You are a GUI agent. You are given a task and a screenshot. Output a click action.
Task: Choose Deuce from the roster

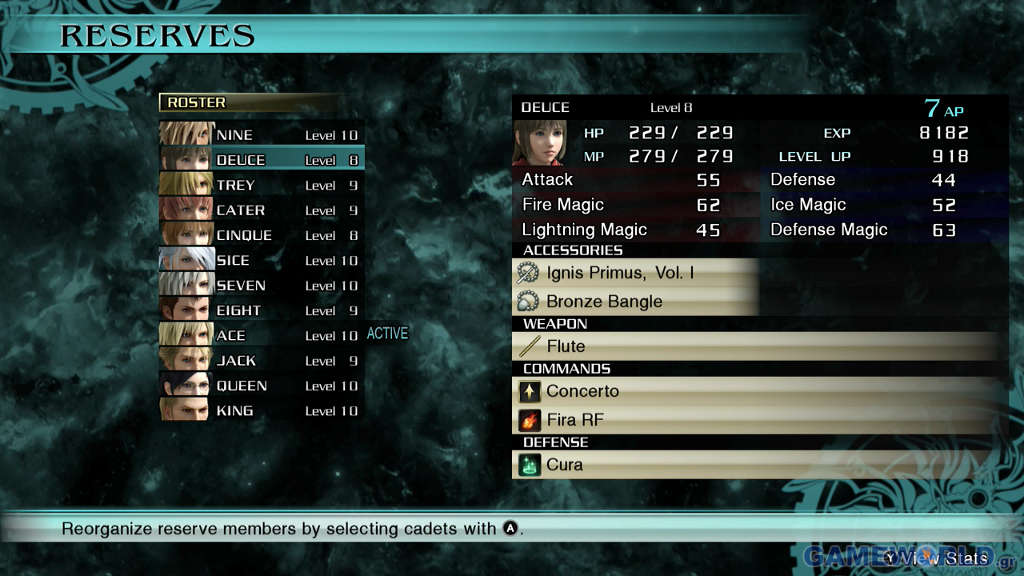tap(262, 160)
